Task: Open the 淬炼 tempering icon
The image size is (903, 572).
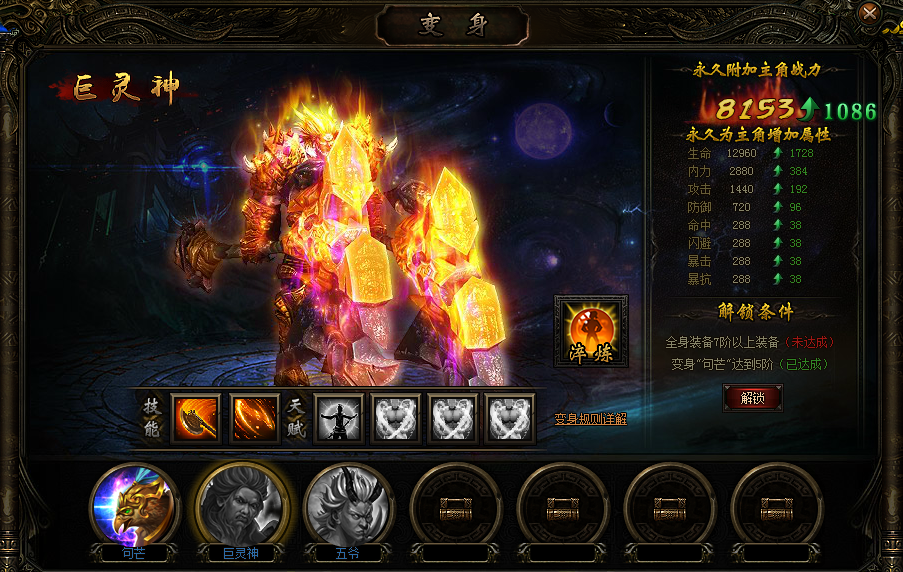Action: (591, 331)
